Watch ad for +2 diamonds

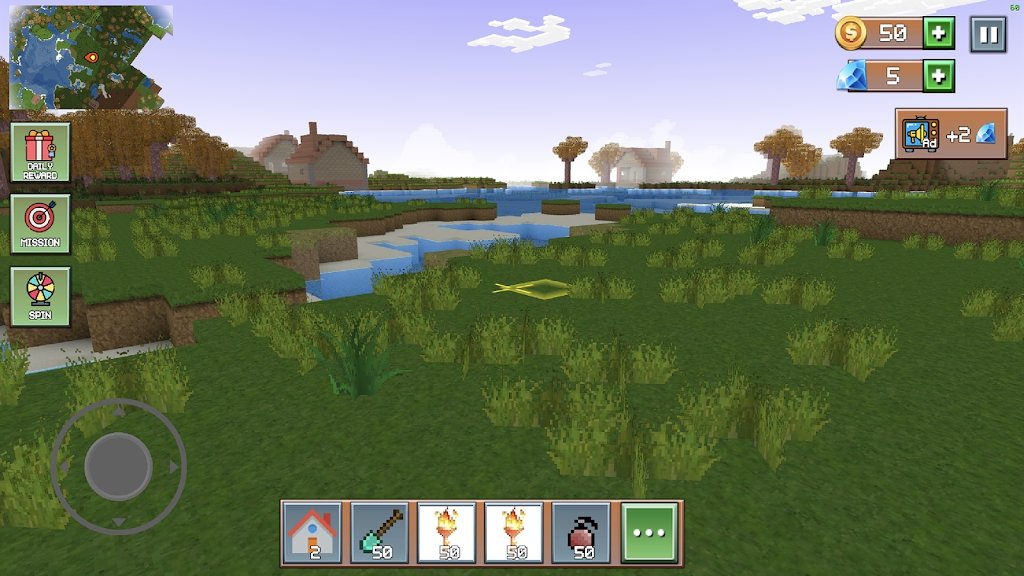click(950, 134)
